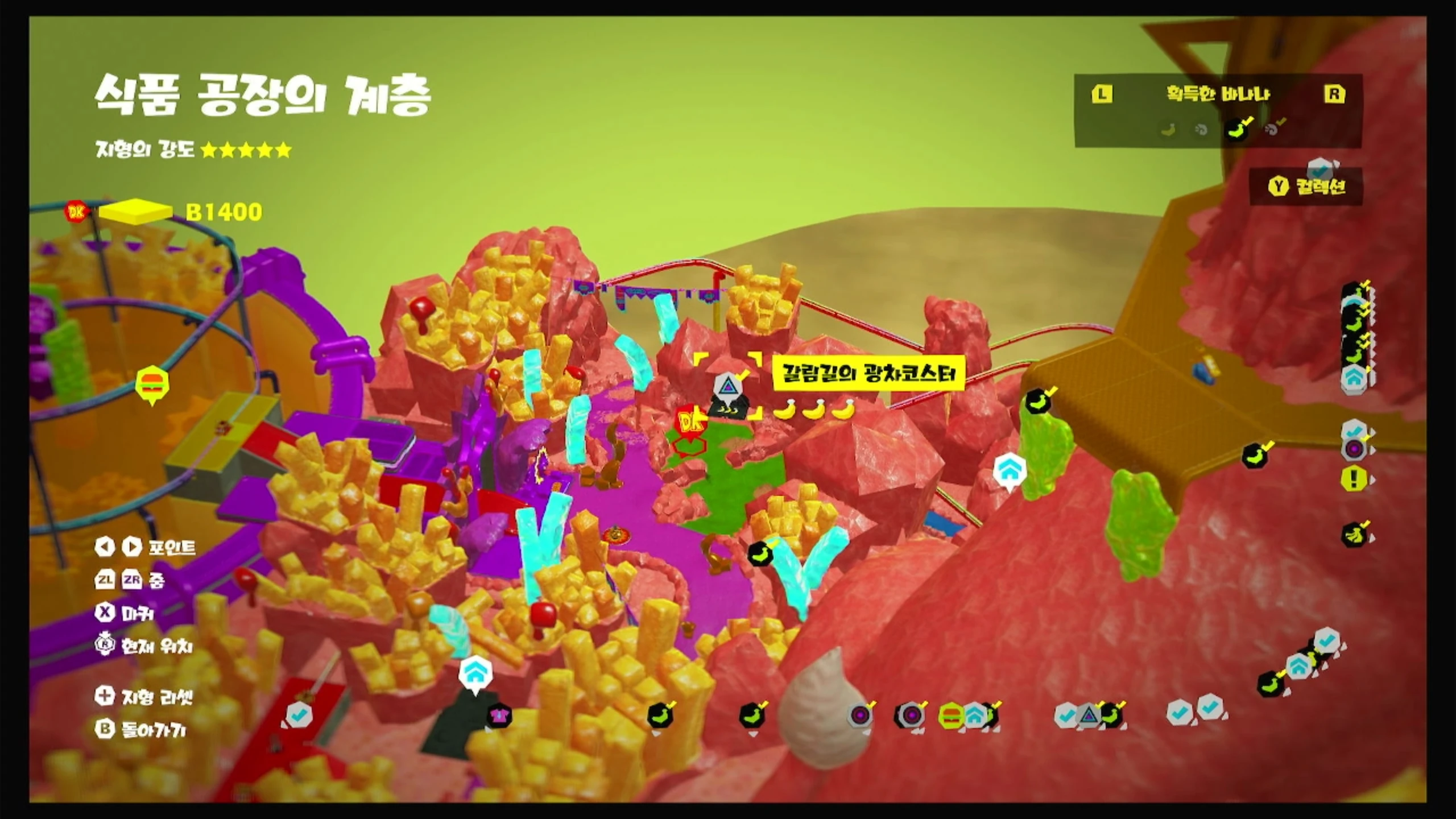
Task: Select the DK current-position marker
Action: 691,422
